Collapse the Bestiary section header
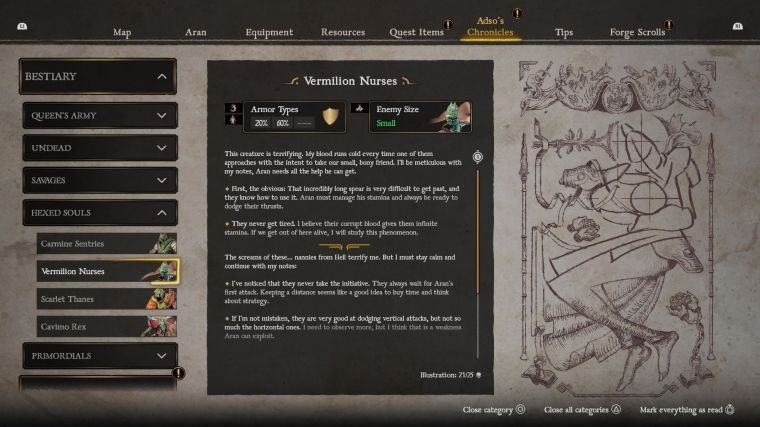 [x=98, y=76]
